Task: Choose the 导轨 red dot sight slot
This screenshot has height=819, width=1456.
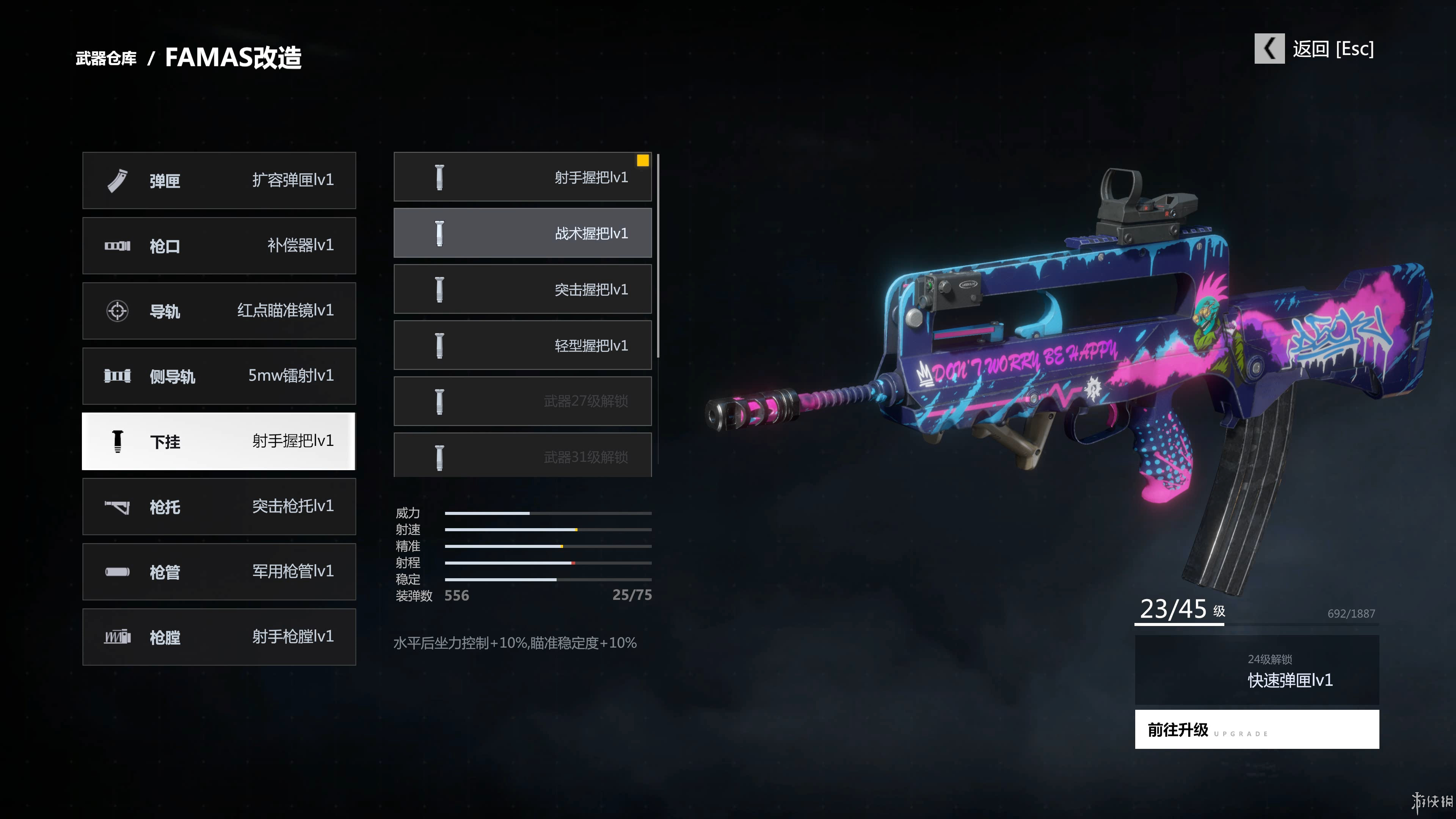Action: (x=219, y=311)
